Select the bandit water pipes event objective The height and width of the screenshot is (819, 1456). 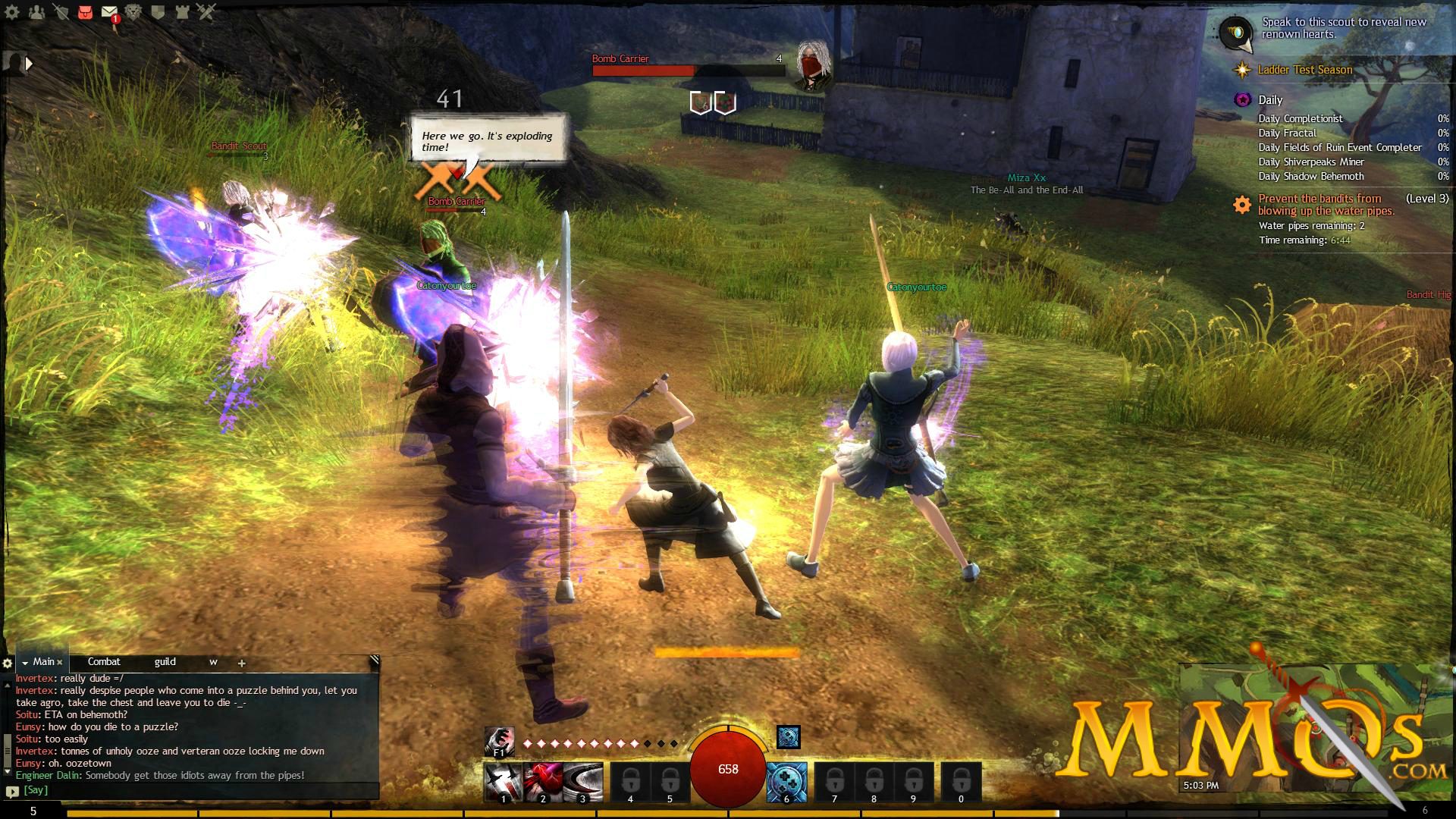point(1326,205)
